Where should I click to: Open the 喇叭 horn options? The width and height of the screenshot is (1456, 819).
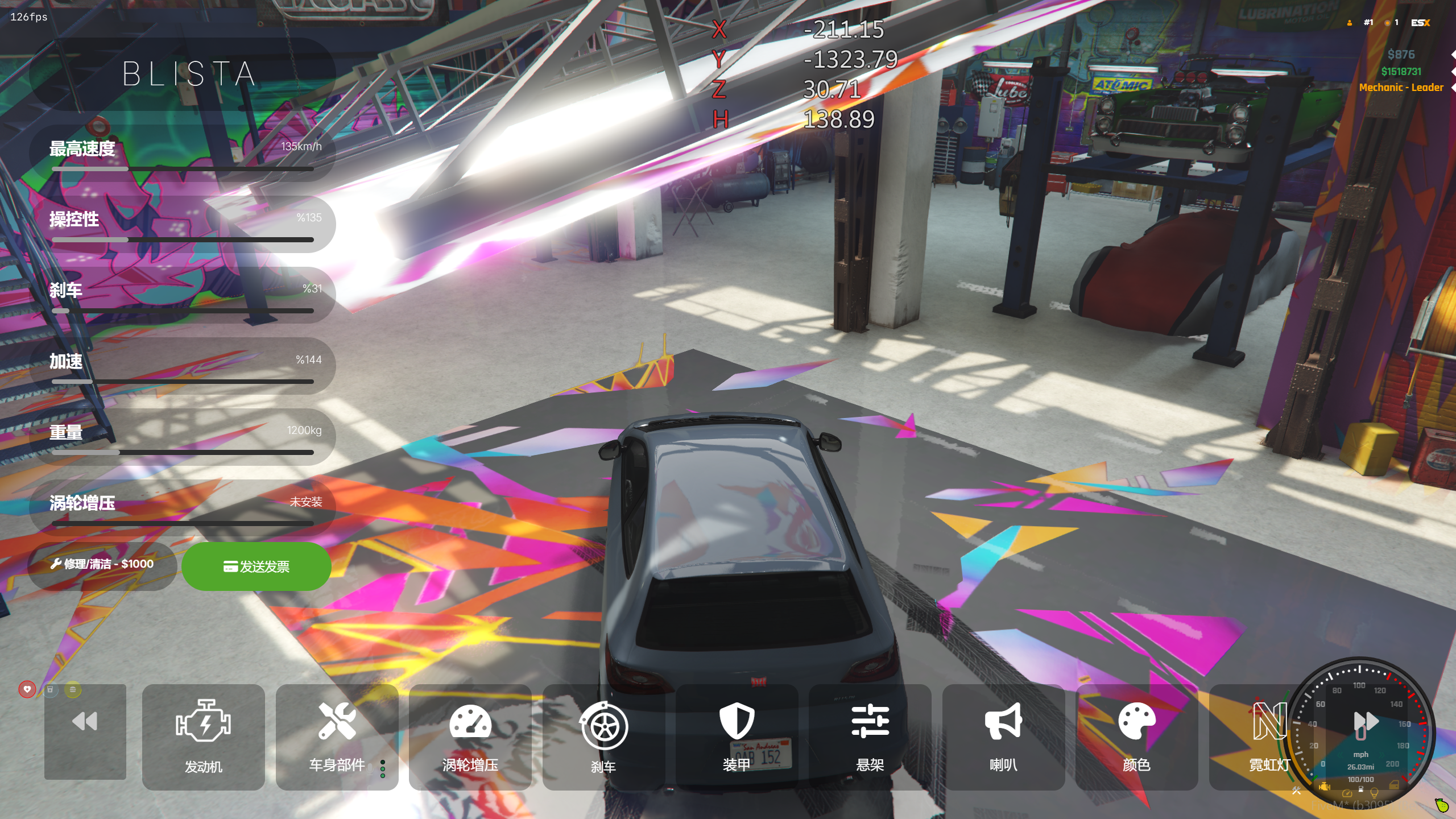pyautogui.click(x=1003, y=737)
